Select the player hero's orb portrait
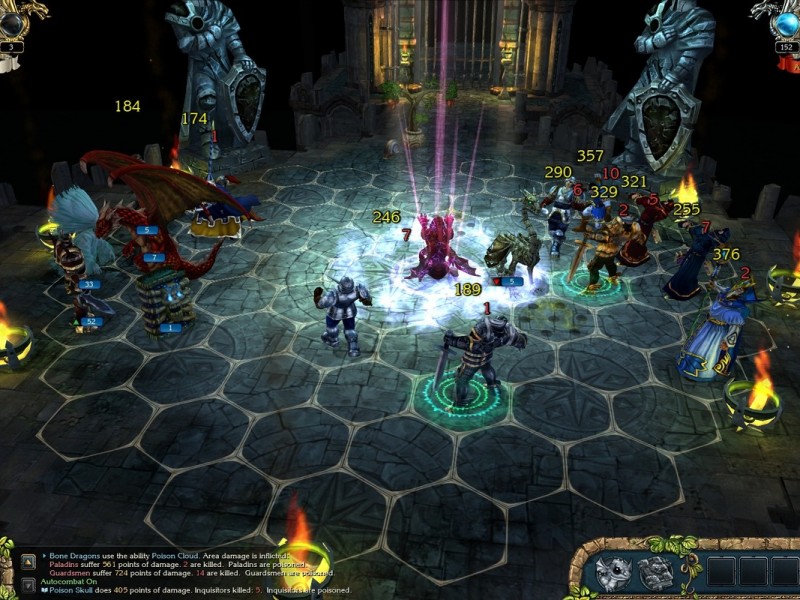This screenshot has width=800, height=600. tap(14, 20)
